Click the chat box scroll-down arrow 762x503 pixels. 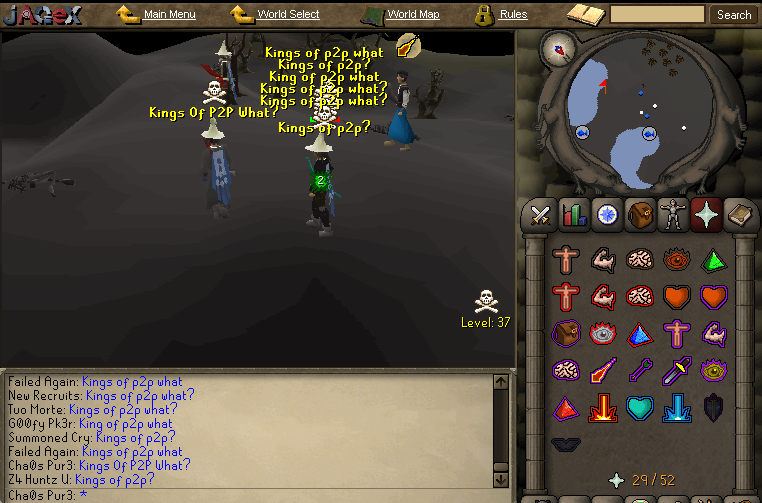[501, 479]
